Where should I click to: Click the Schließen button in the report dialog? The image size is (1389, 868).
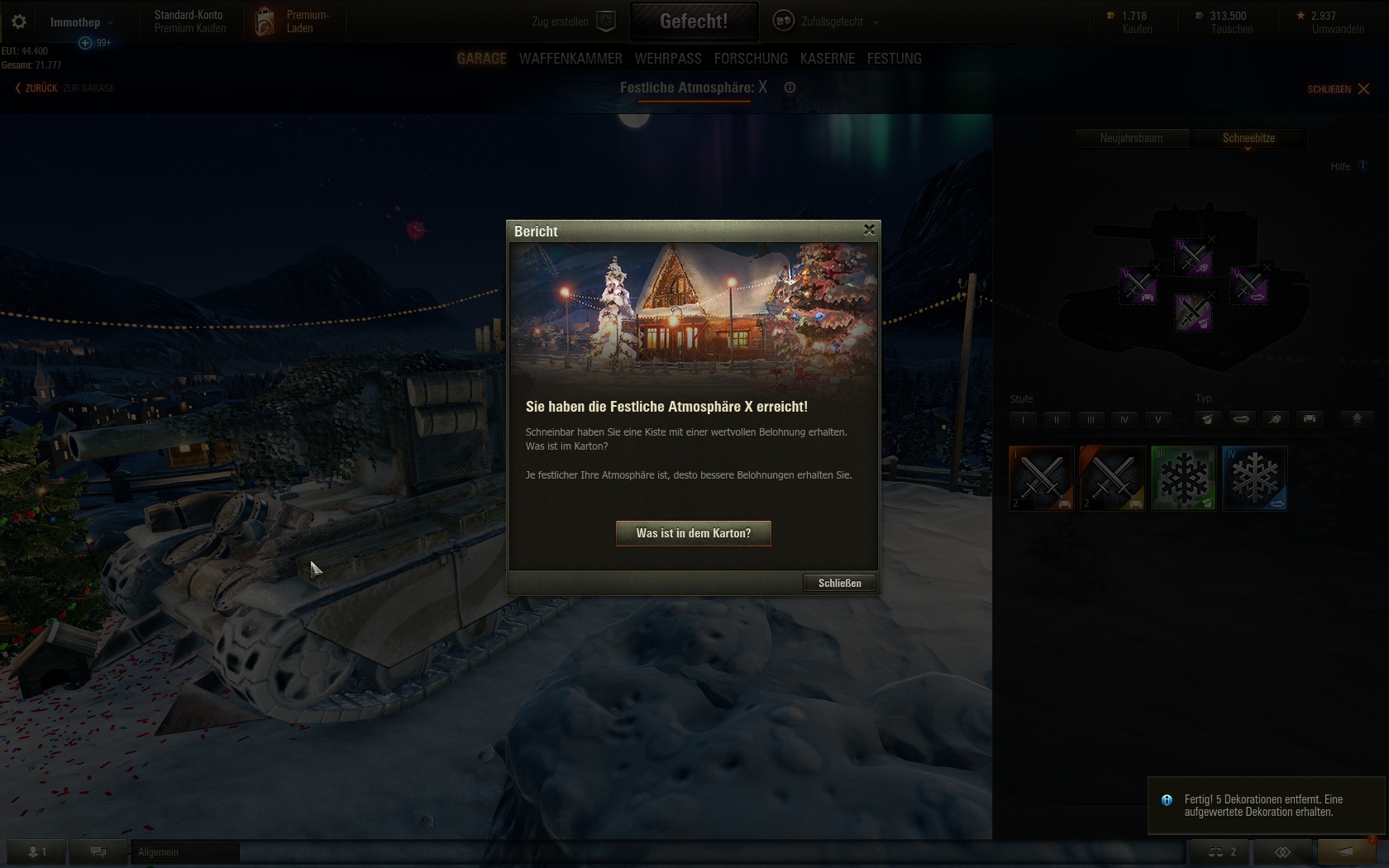[839, 583]
